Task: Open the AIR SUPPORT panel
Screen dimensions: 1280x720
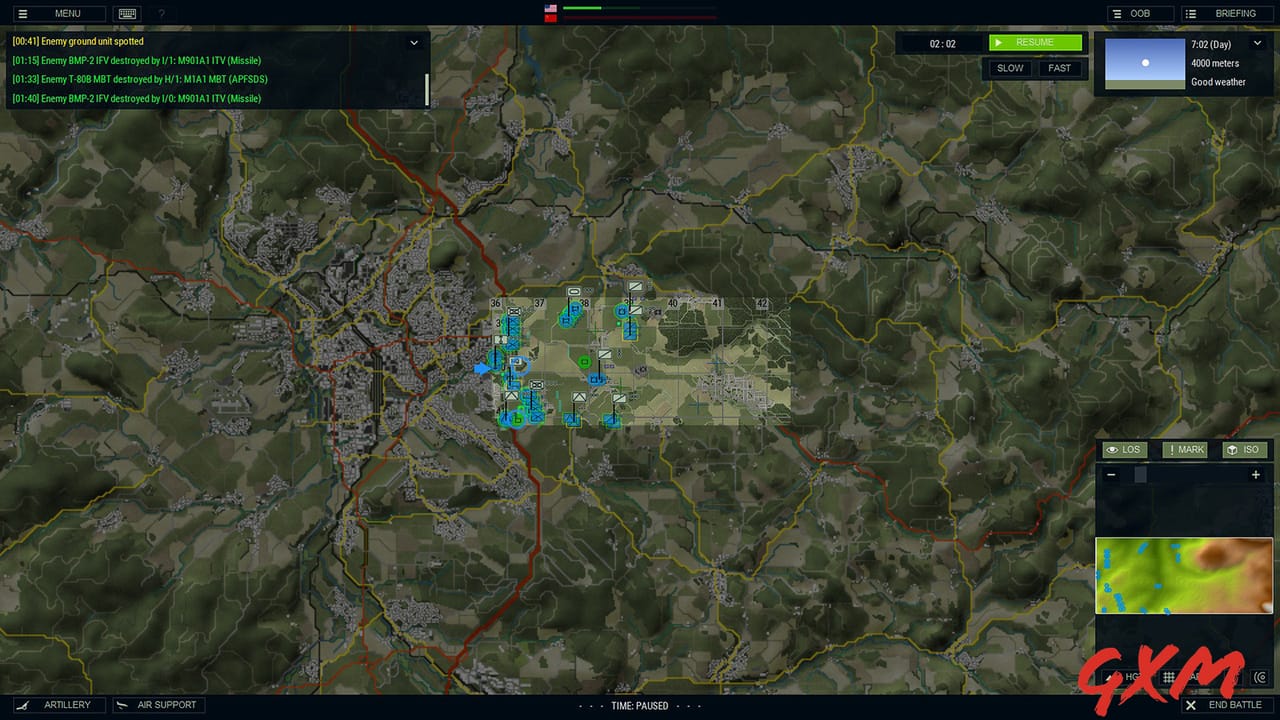Action: pos(158,705)
